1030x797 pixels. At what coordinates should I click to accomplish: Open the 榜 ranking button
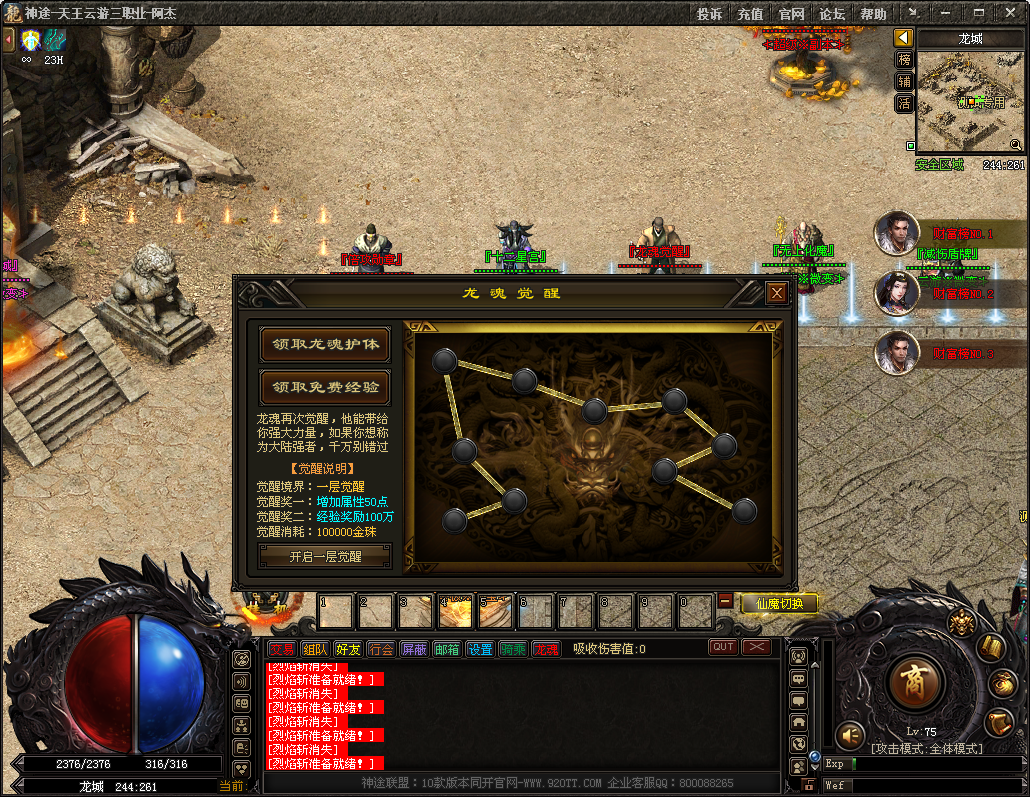click(904, 59)
